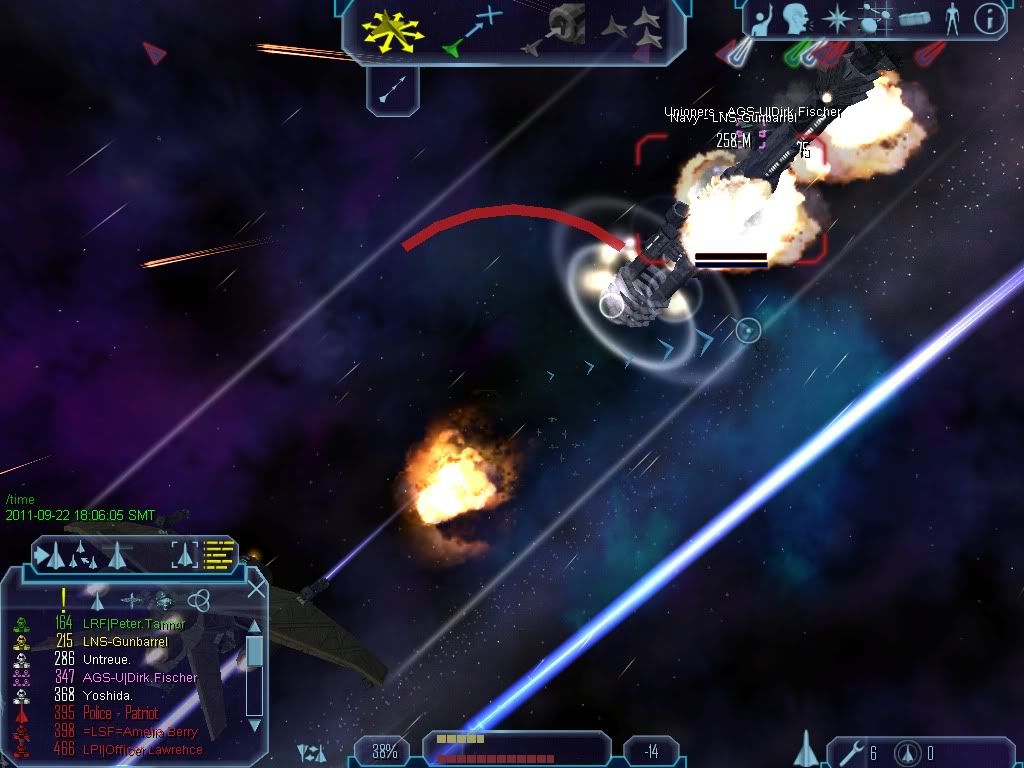
Task: Open the star-shaped nav map icon
Action: coord(836,20)
